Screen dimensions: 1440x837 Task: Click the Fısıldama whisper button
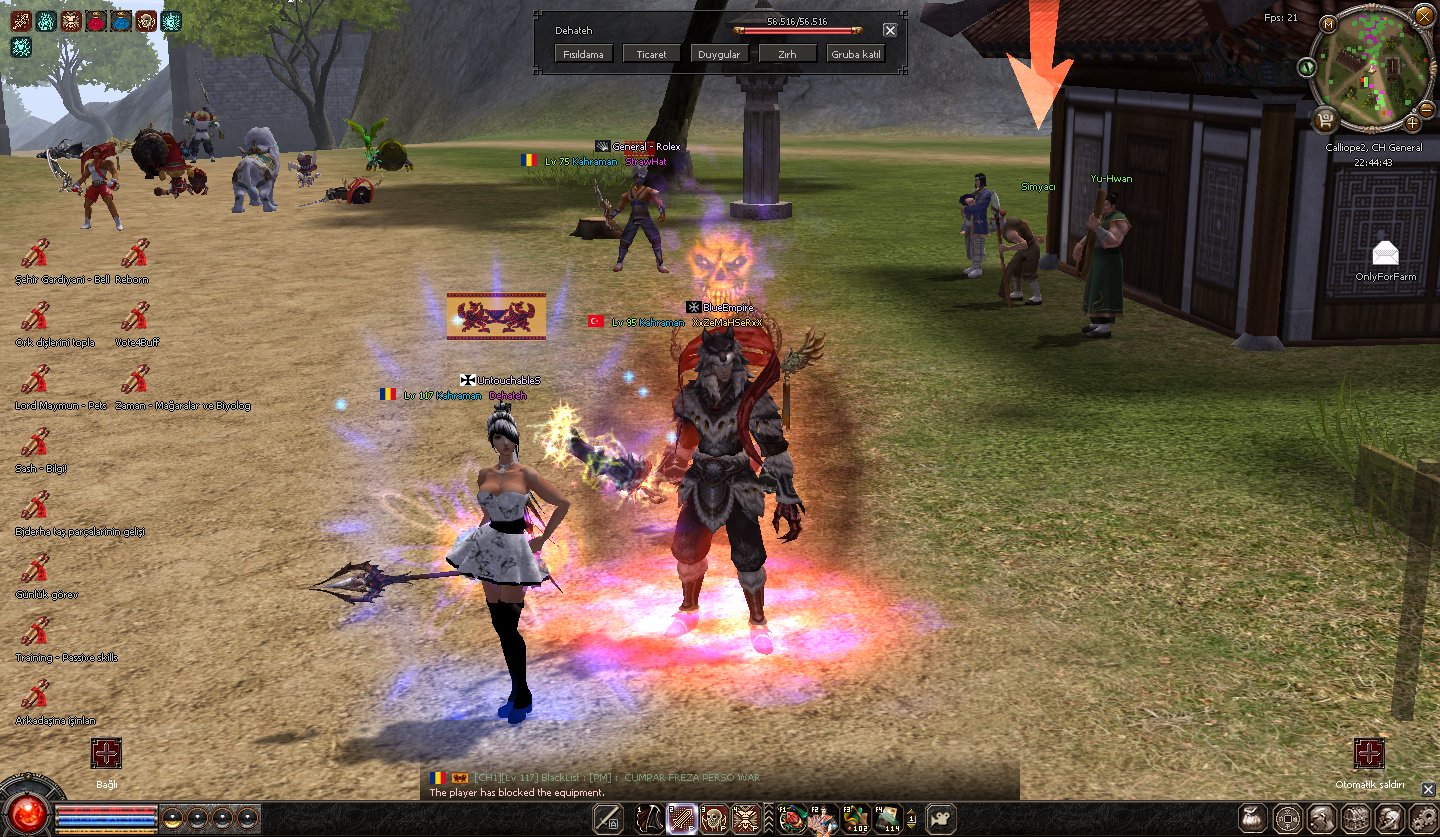[584, 54]
